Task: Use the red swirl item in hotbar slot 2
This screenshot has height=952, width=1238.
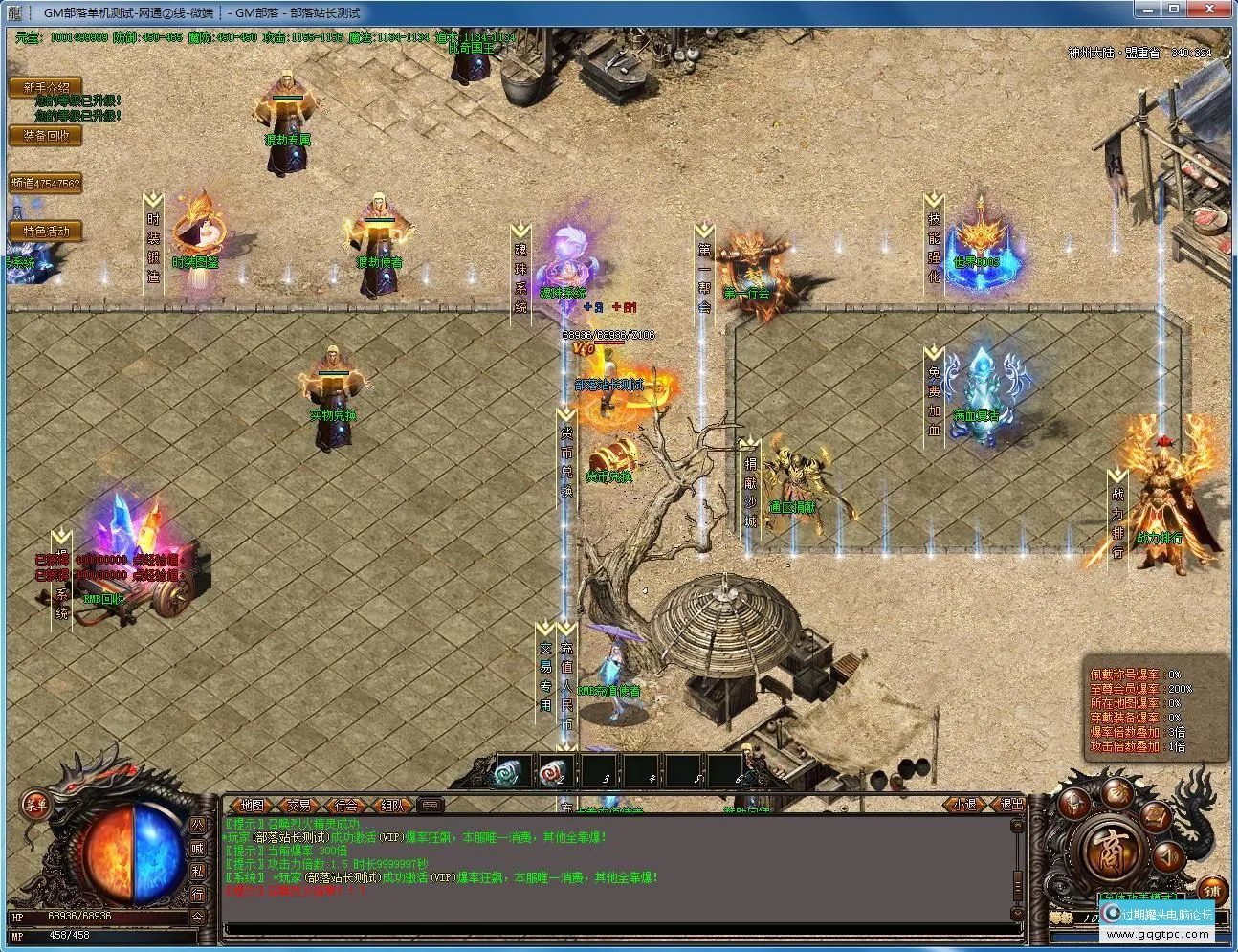Action: [x=553, y=771]
